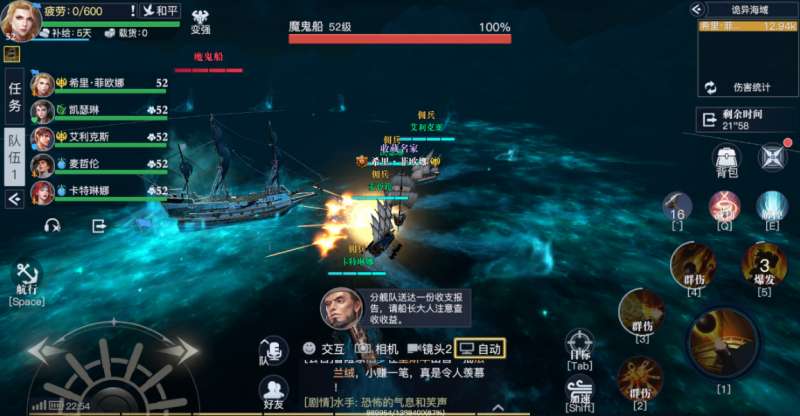Screen dimensions: 800x416
Task: Toggle 自动 auto-battle mode
Action: 480,349
